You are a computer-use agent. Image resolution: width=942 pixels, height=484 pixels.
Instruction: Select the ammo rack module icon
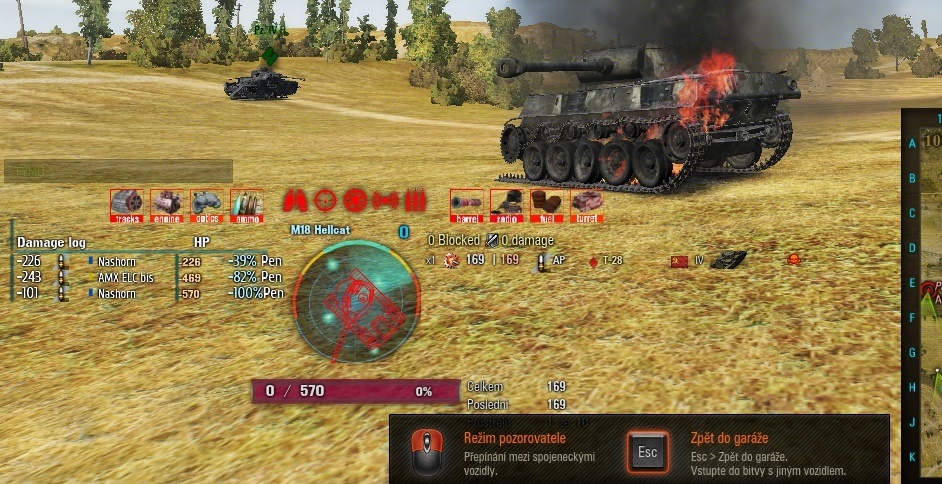click(246, 204)
